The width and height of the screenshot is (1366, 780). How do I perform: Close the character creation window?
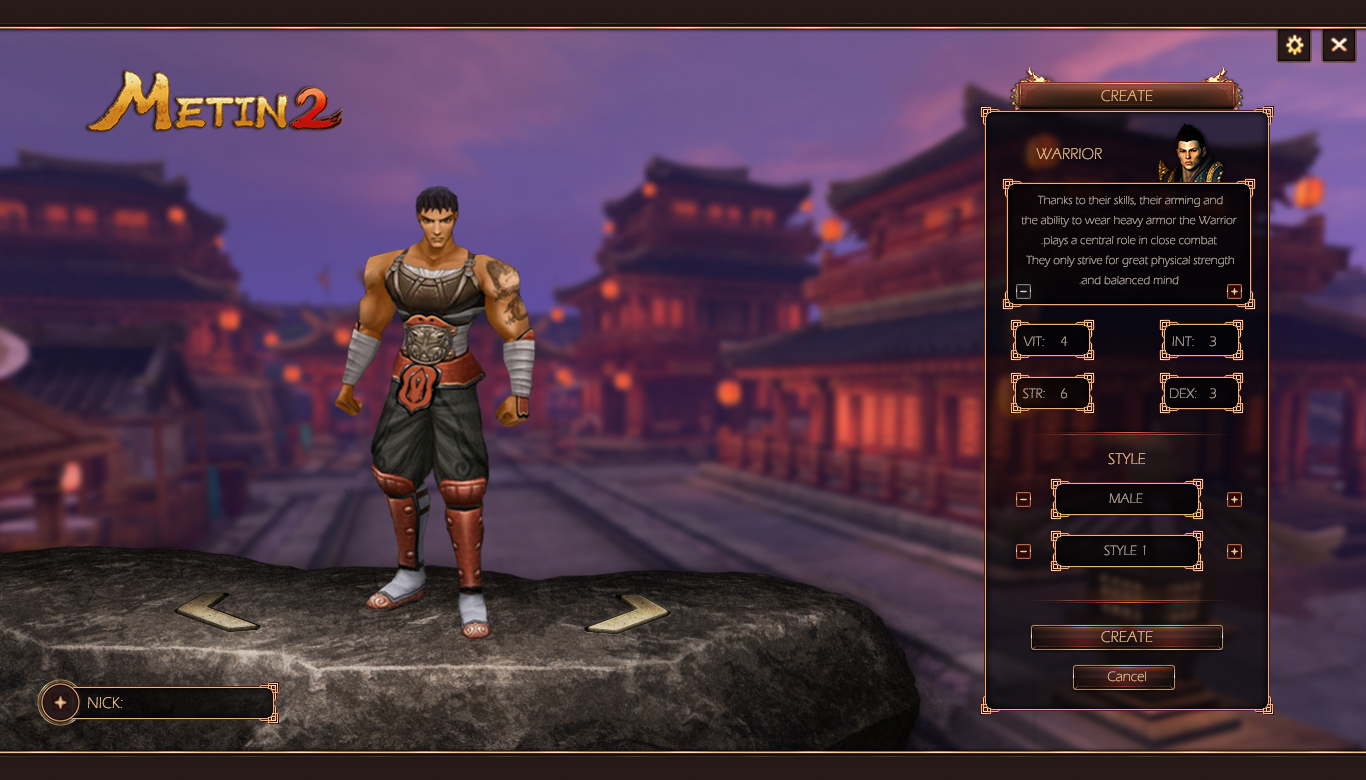click(x=1339, y=45)
